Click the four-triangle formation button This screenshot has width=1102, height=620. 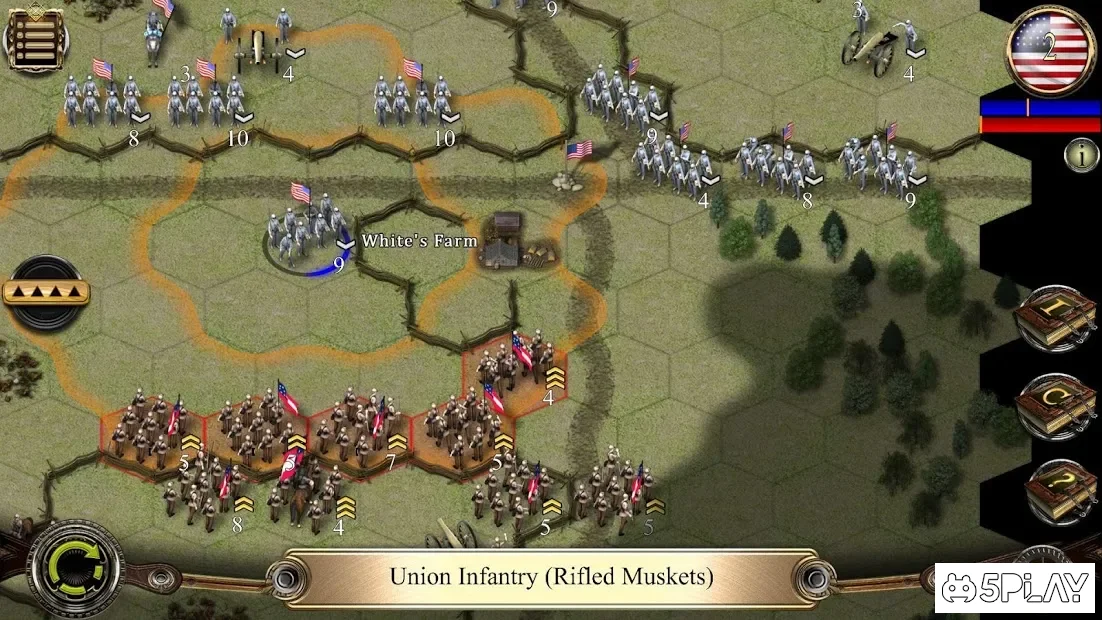click(45, 293)
